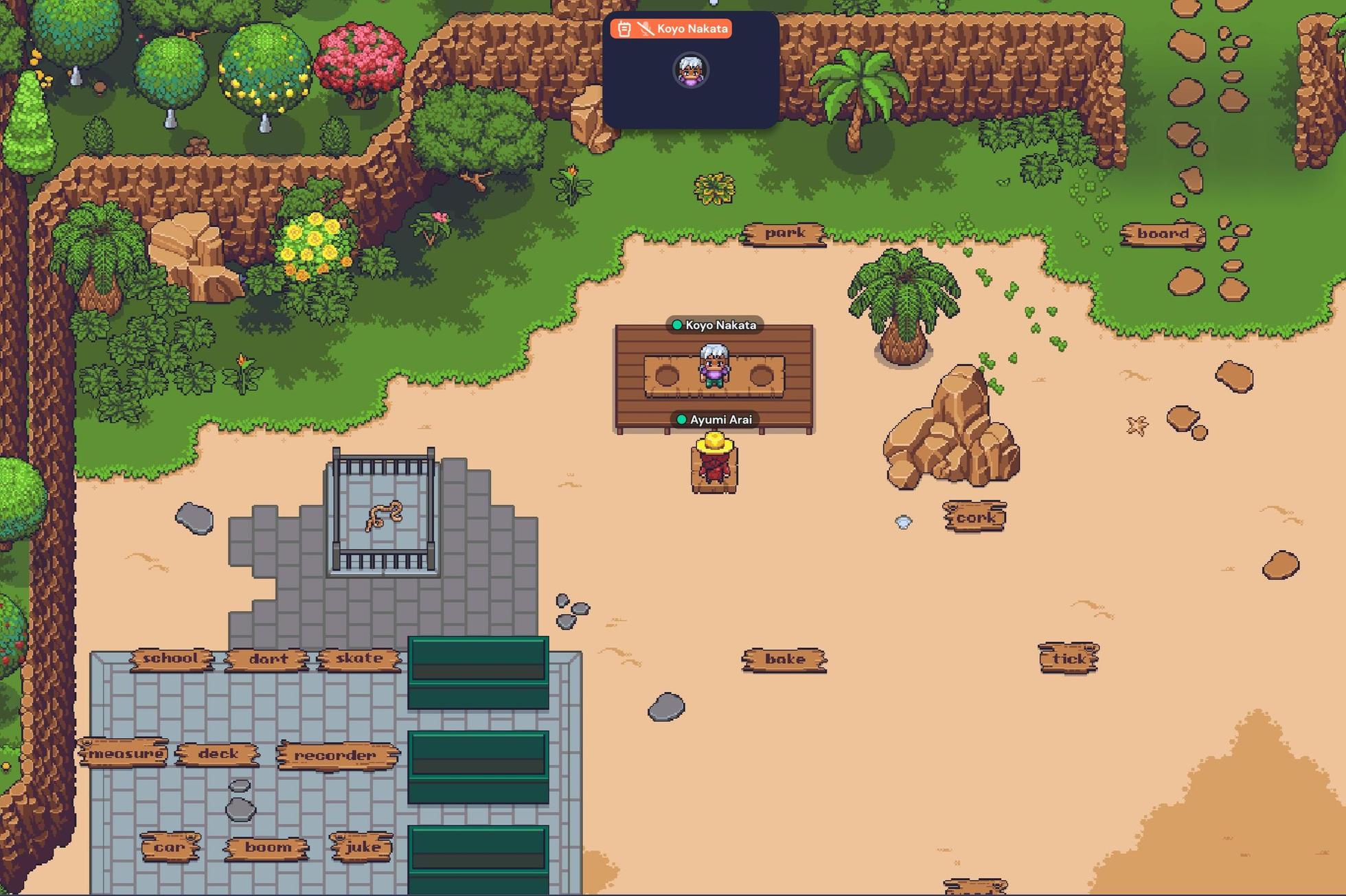Screen dimensions: 1346x896
Task: Click the muted microphone icon on Koyo's badge
Action: pos(645,29)
